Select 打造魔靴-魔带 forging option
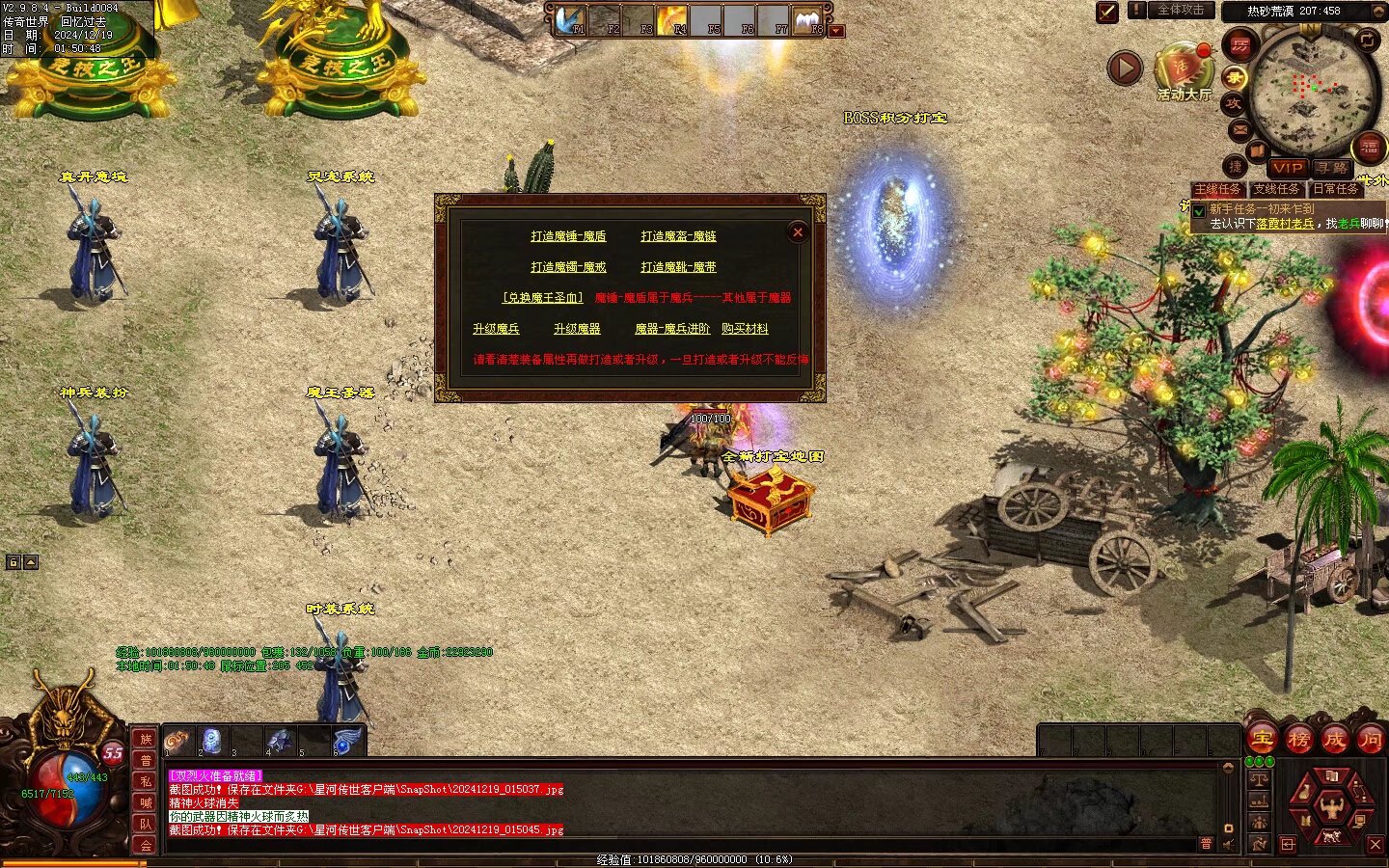 (x=678, y=267)
